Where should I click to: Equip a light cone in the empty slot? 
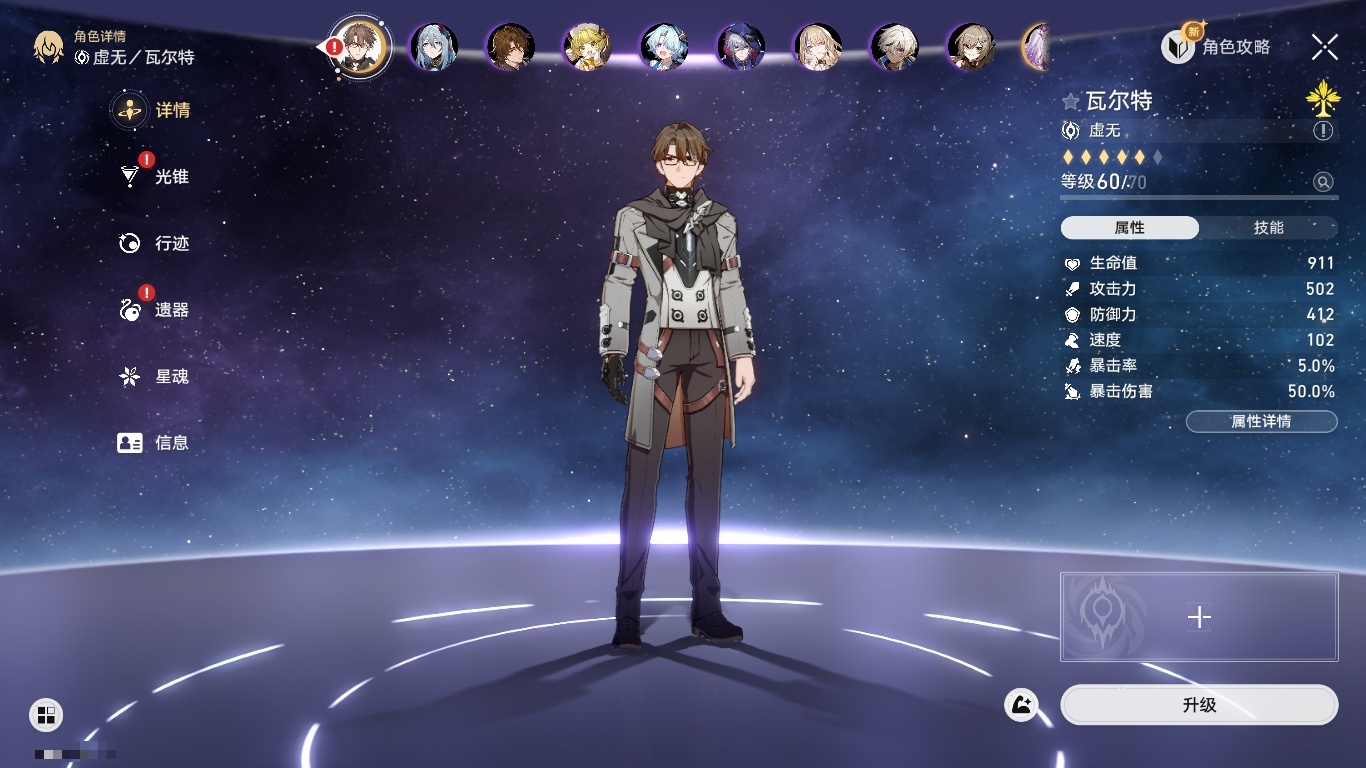(x=1199, y=617)
